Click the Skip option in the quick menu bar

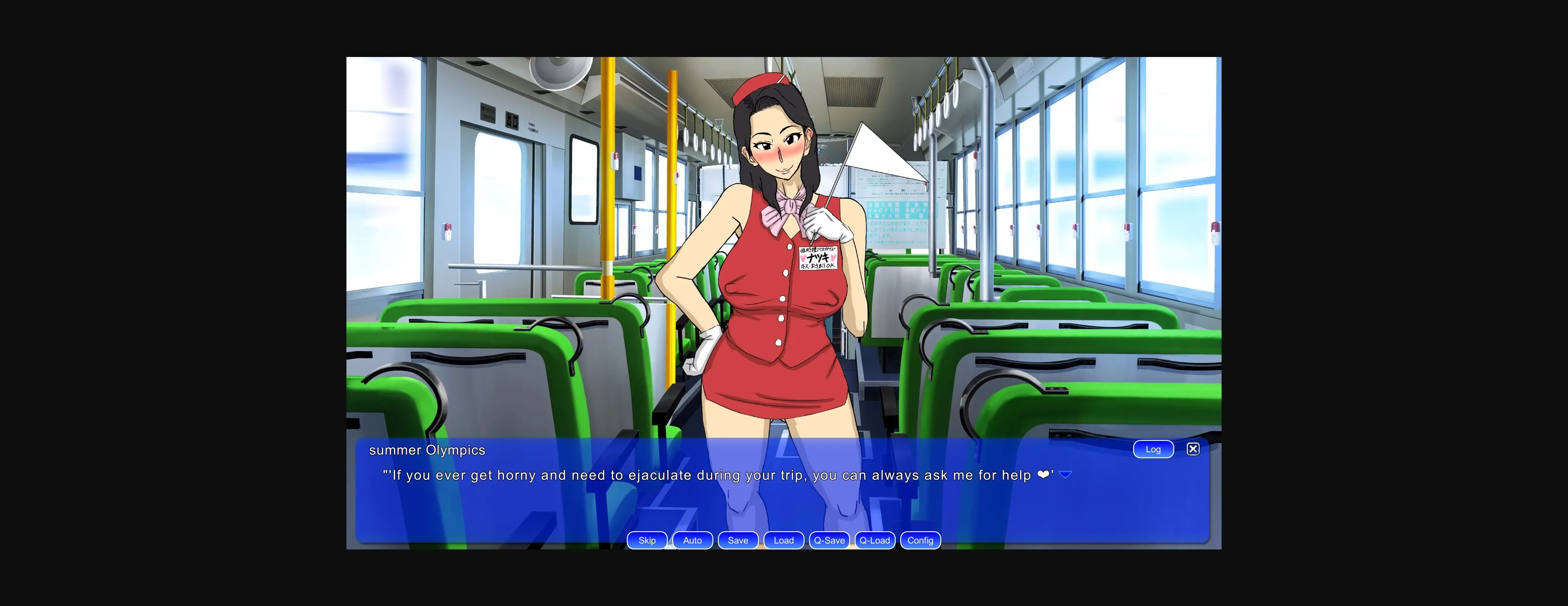(x=646, y=540)
